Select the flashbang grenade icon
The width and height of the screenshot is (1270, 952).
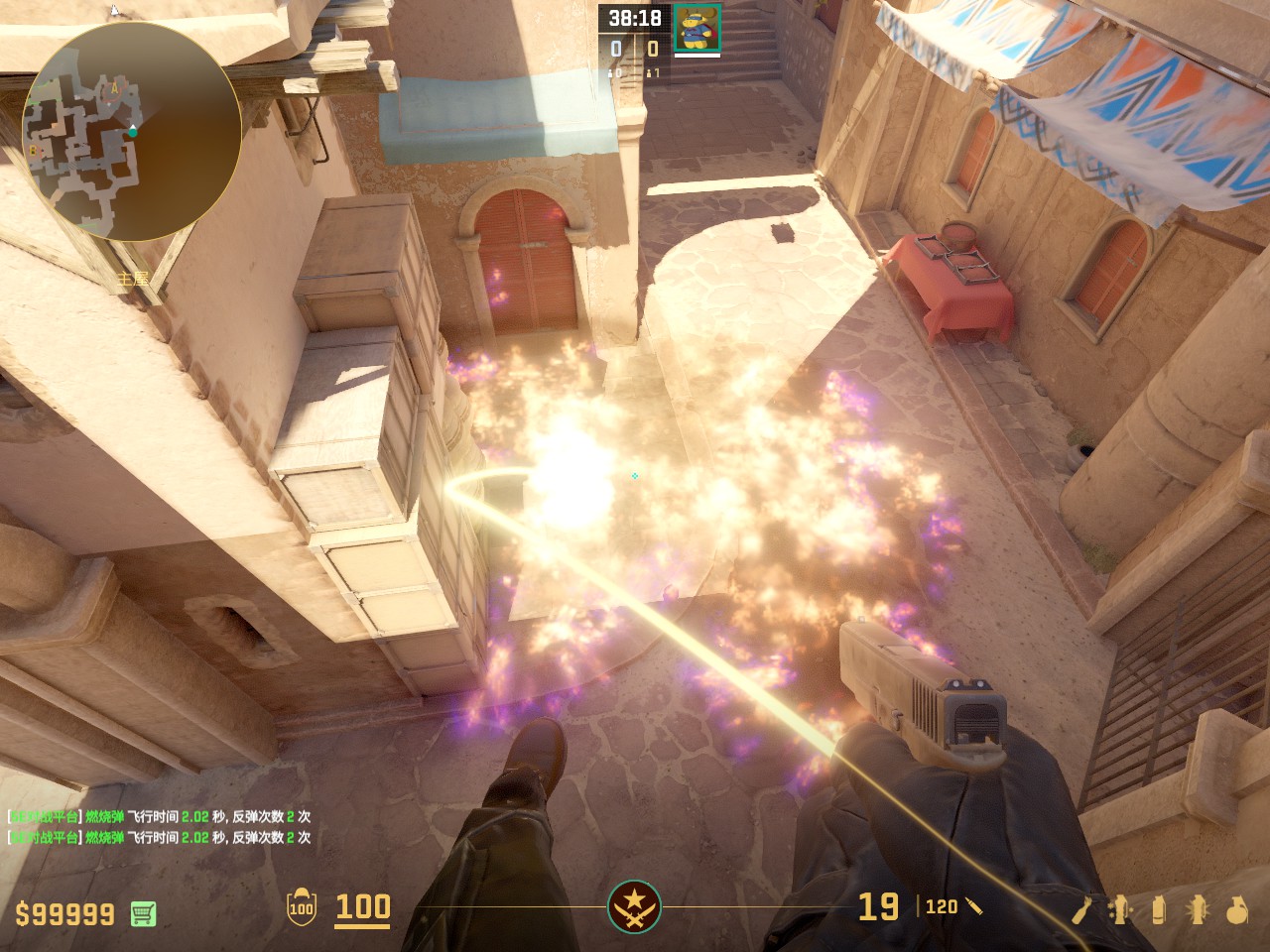[x=1197, y=909]
